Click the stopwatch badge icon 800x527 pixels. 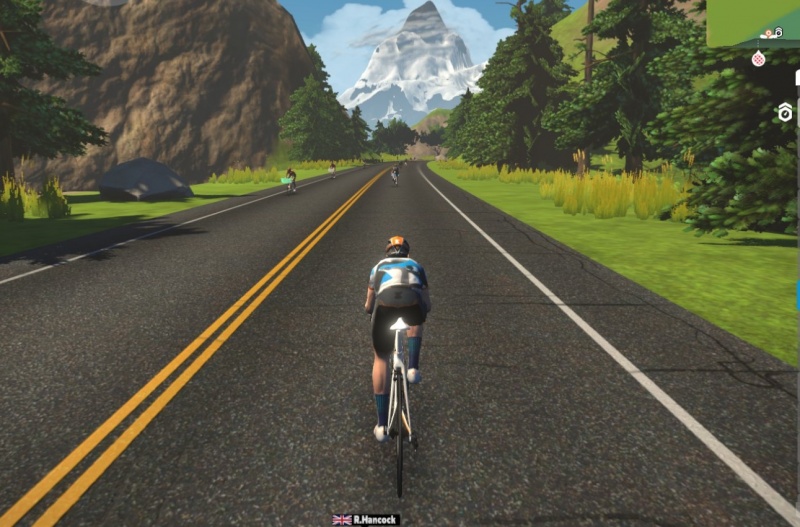click(785, 112)
